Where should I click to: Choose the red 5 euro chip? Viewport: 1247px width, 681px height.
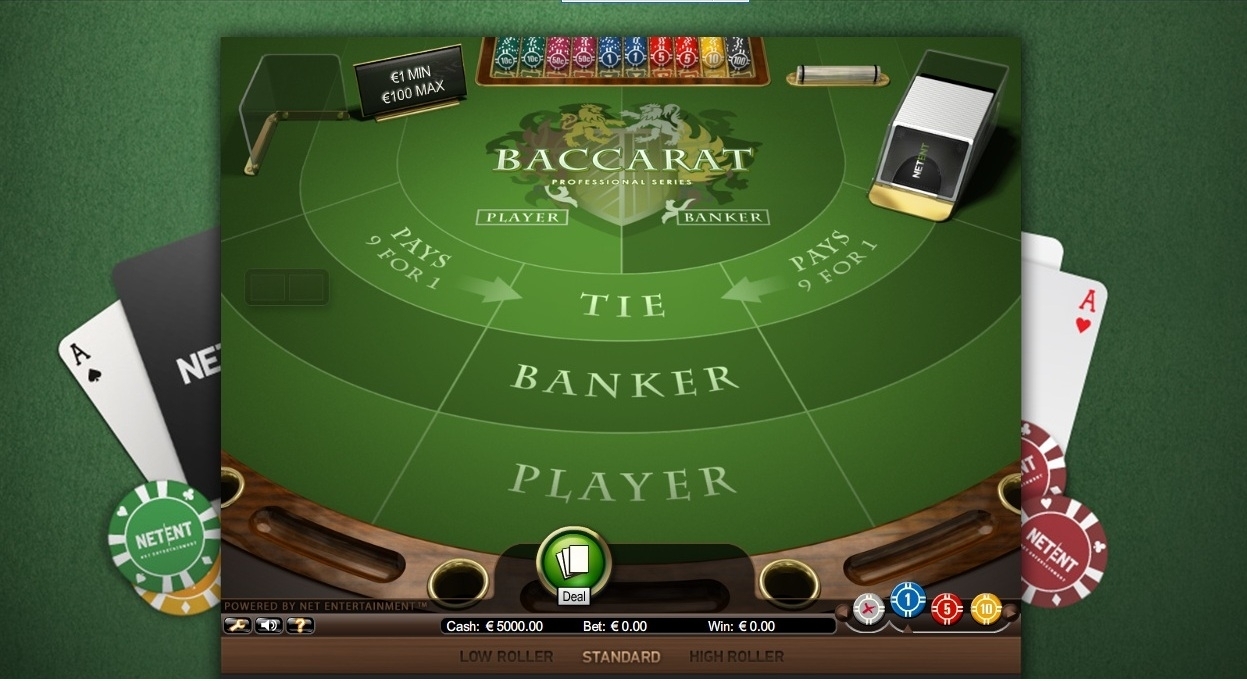[946, 608]
